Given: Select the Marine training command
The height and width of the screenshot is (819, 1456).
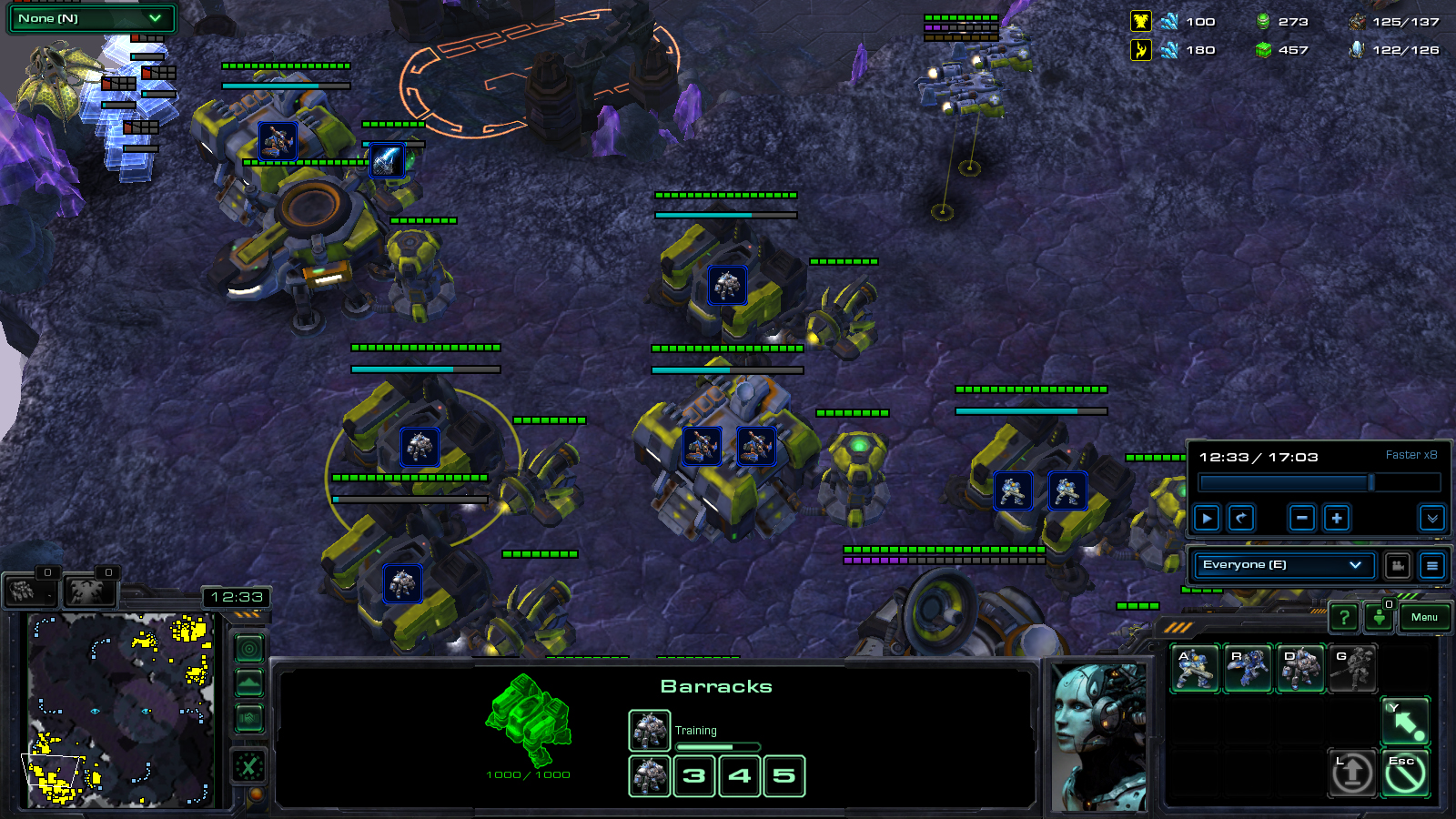Looking at the screenshot, I should 1195,669.
